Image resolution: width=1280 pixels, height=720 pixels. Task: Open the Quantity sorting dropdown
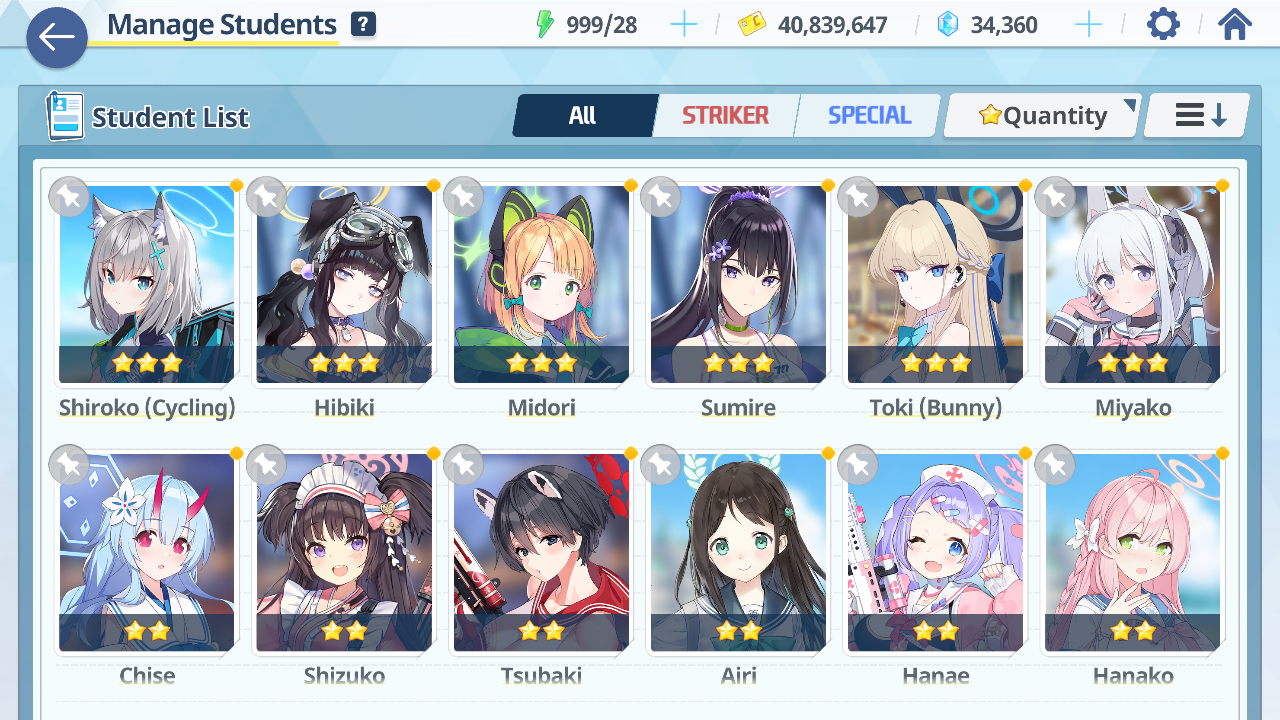(x=1041, y=115)
